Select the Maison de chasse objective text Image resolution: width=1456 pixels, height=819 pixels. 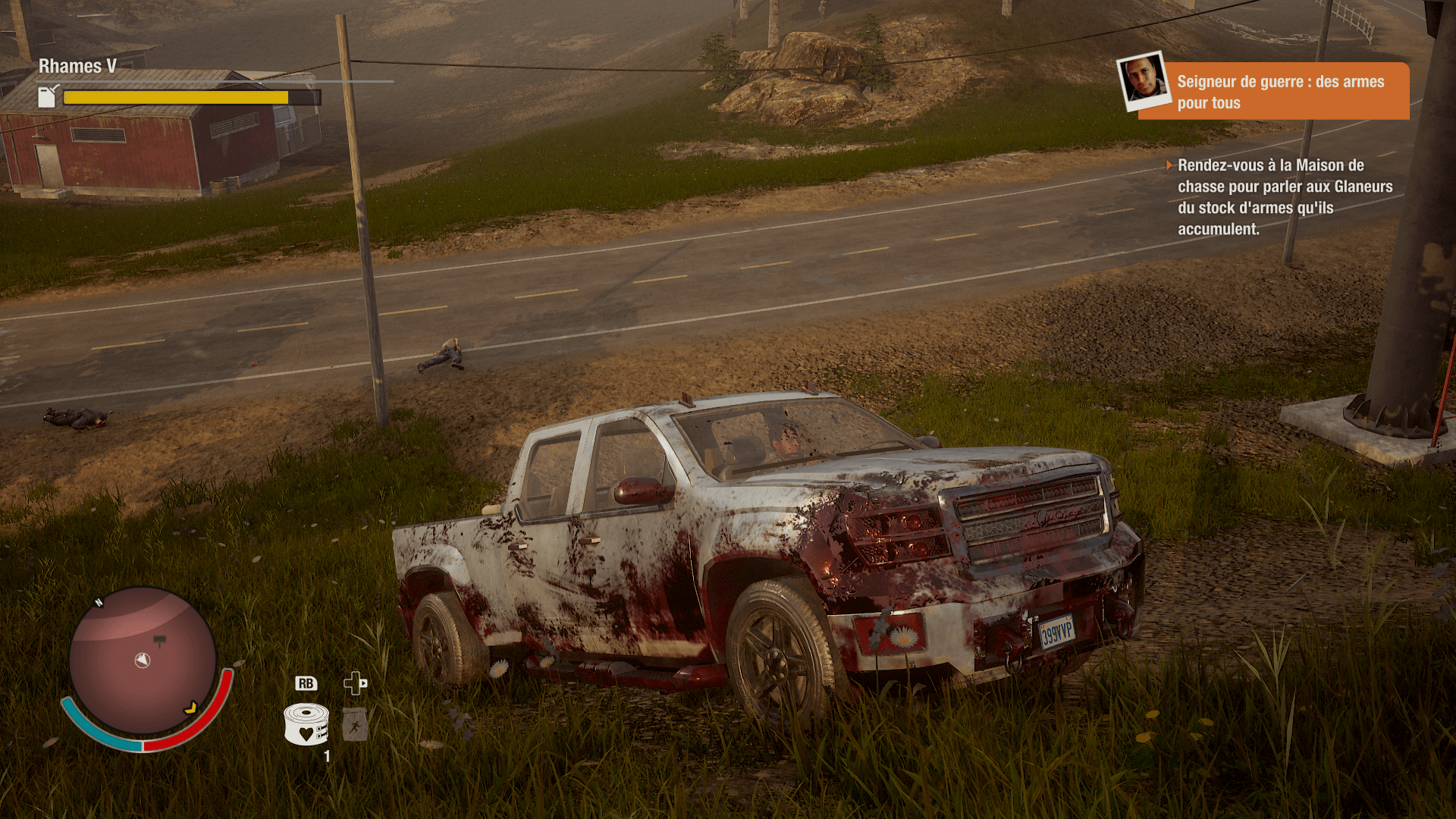(1285, 197)
